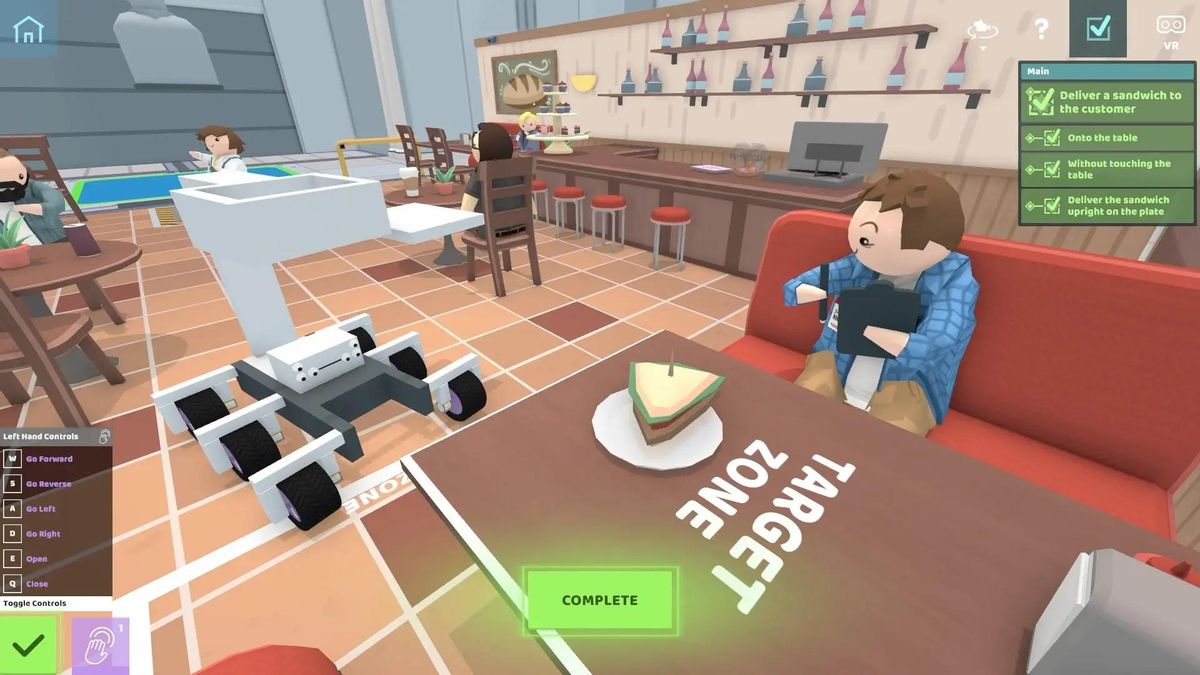
Task: Click the hand icon in Left Hand Controls header
Action: [x=104, y=437]
